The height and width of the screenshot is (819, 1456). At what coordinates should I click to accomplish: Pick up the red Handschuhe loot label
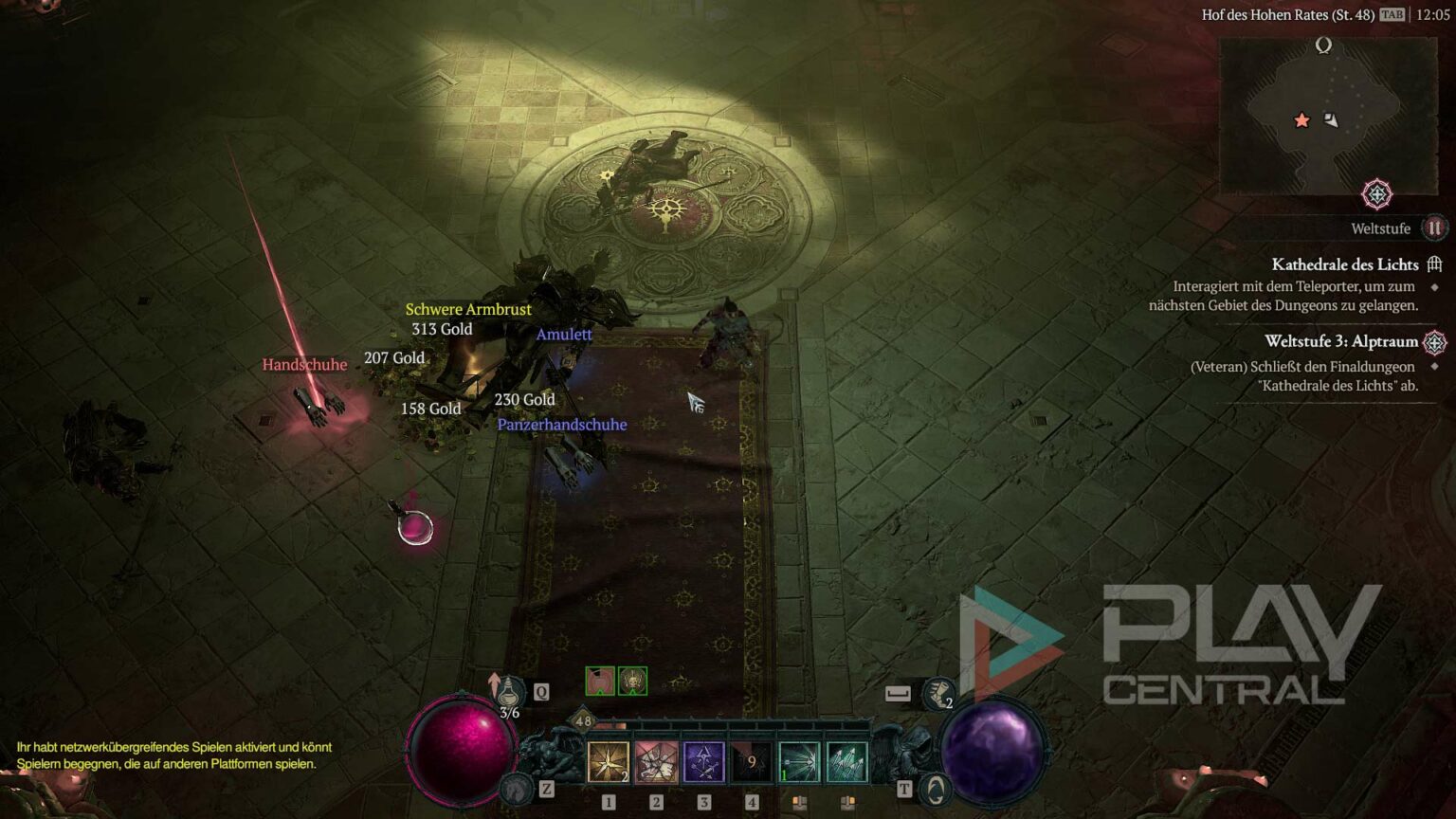click(304, 365)
